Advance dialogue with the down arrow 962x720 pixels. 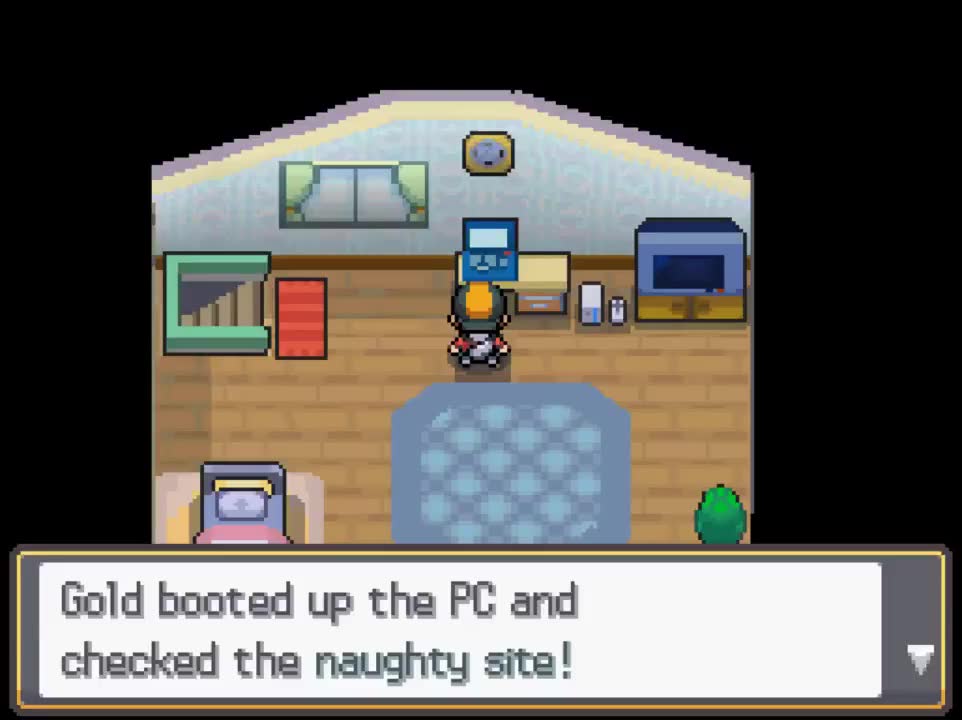[x=919, y=659]
